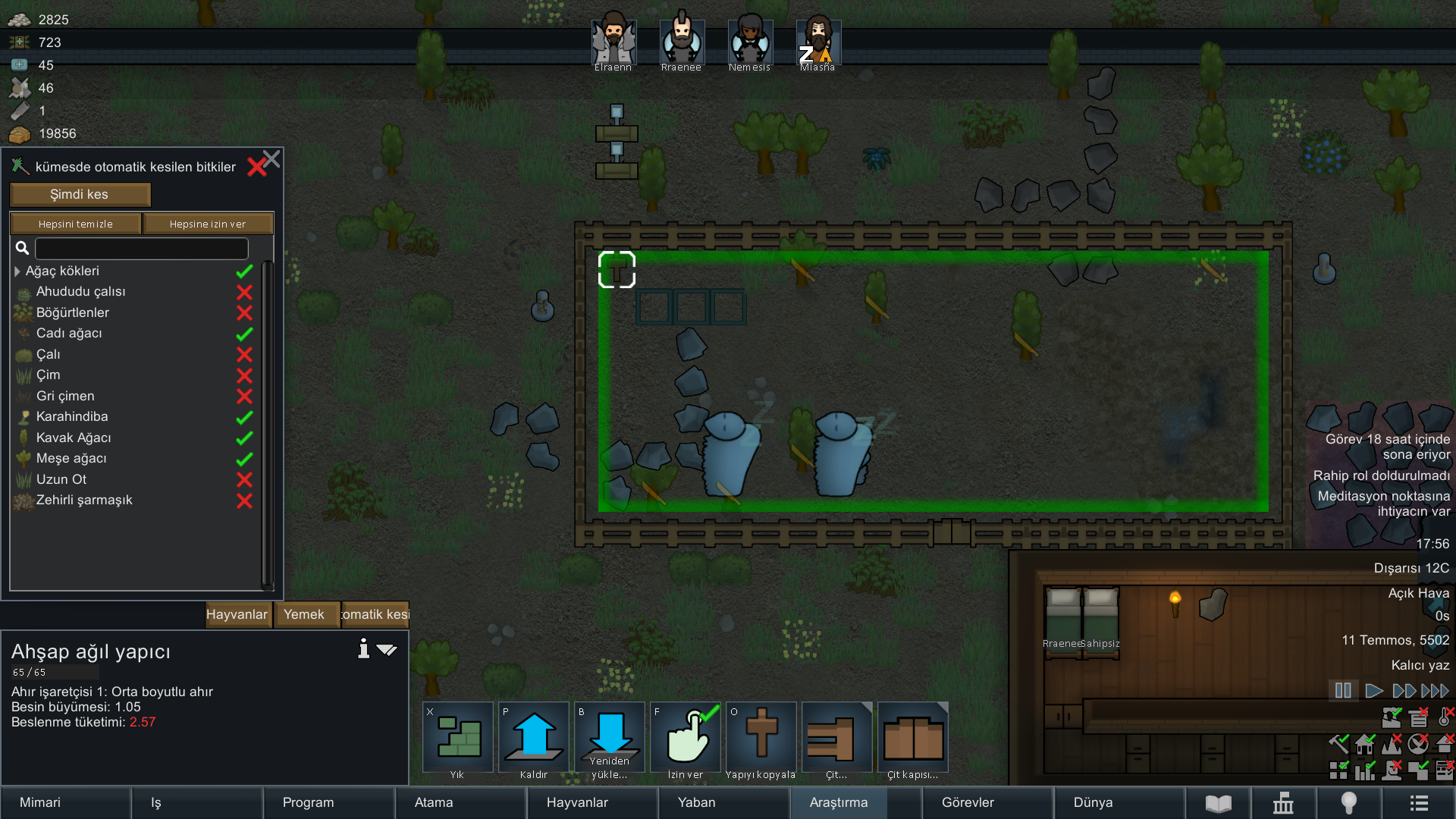Expand the 'Ağaç kökleri' category
The image size is (1456, 819).
click(17, 271)
